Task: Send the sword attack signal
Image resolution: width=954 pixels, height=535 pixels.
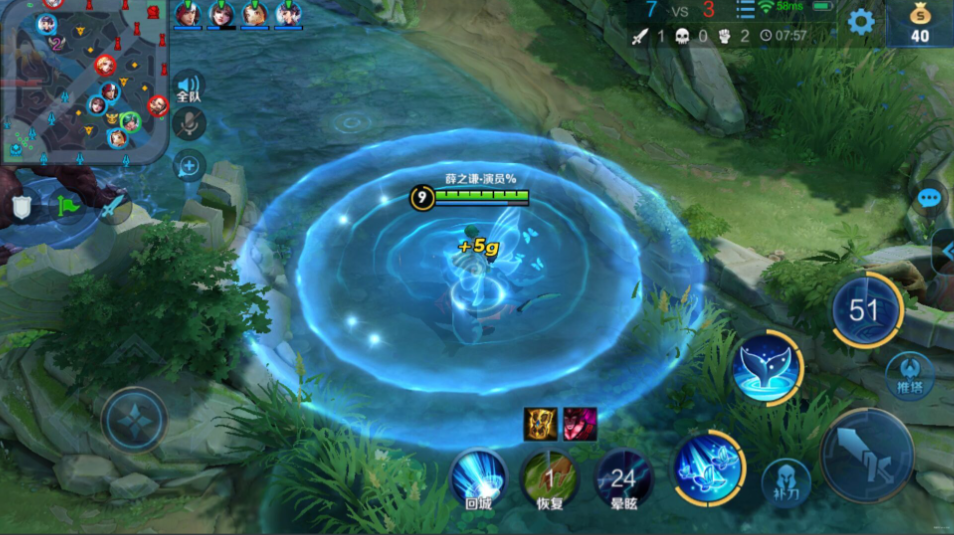Action: pos(113,206)
